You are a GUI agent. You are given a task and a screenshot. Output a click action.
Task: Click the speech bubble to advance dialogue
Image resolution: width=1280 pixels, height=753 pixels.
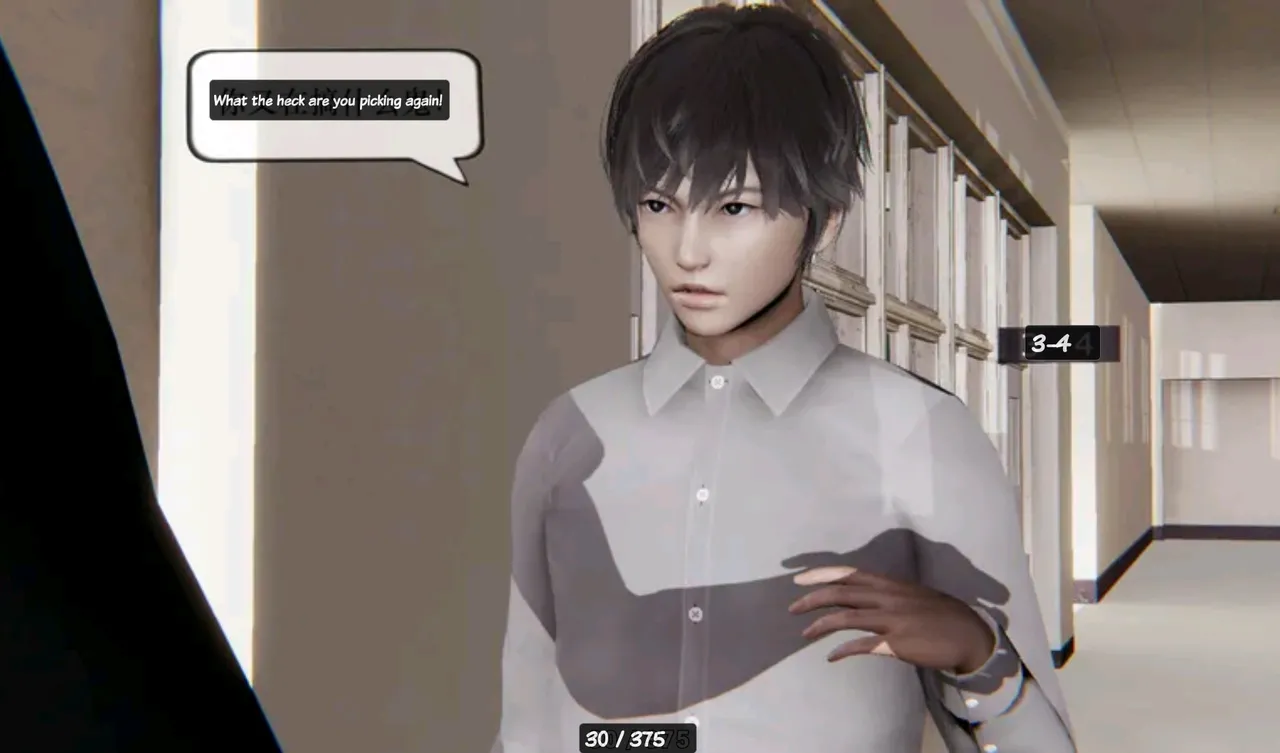tap(334, 105)
